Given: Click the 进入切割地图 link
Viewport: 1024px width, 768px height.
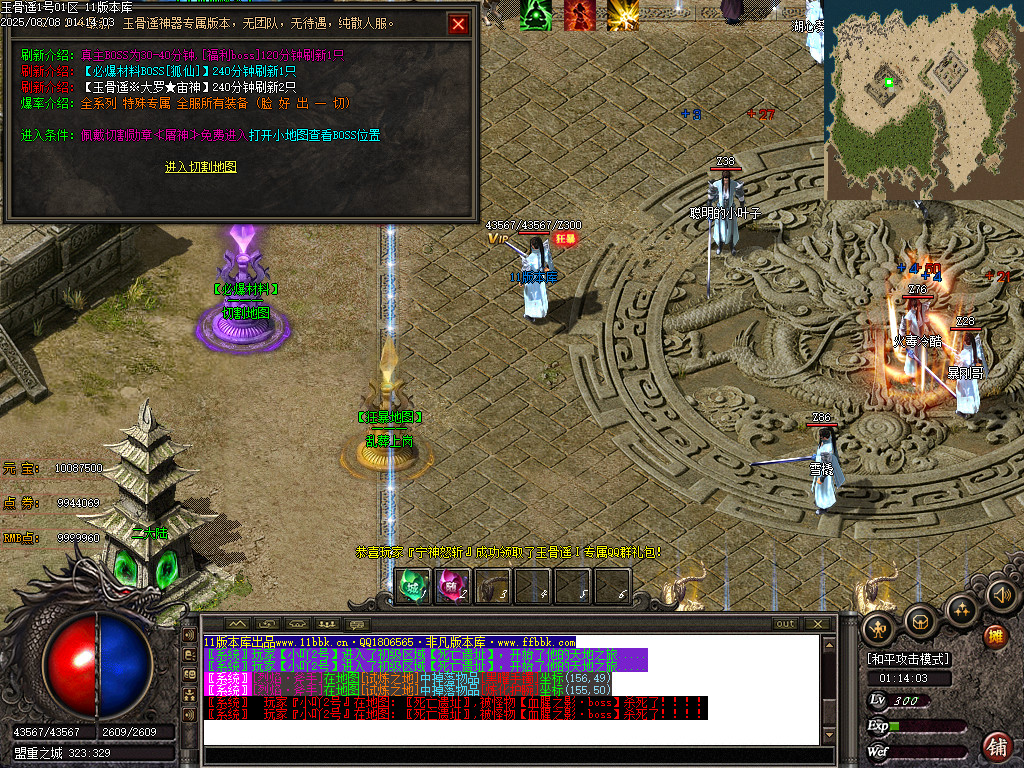Looking at the screenshot, I should [x=201, y=167].
